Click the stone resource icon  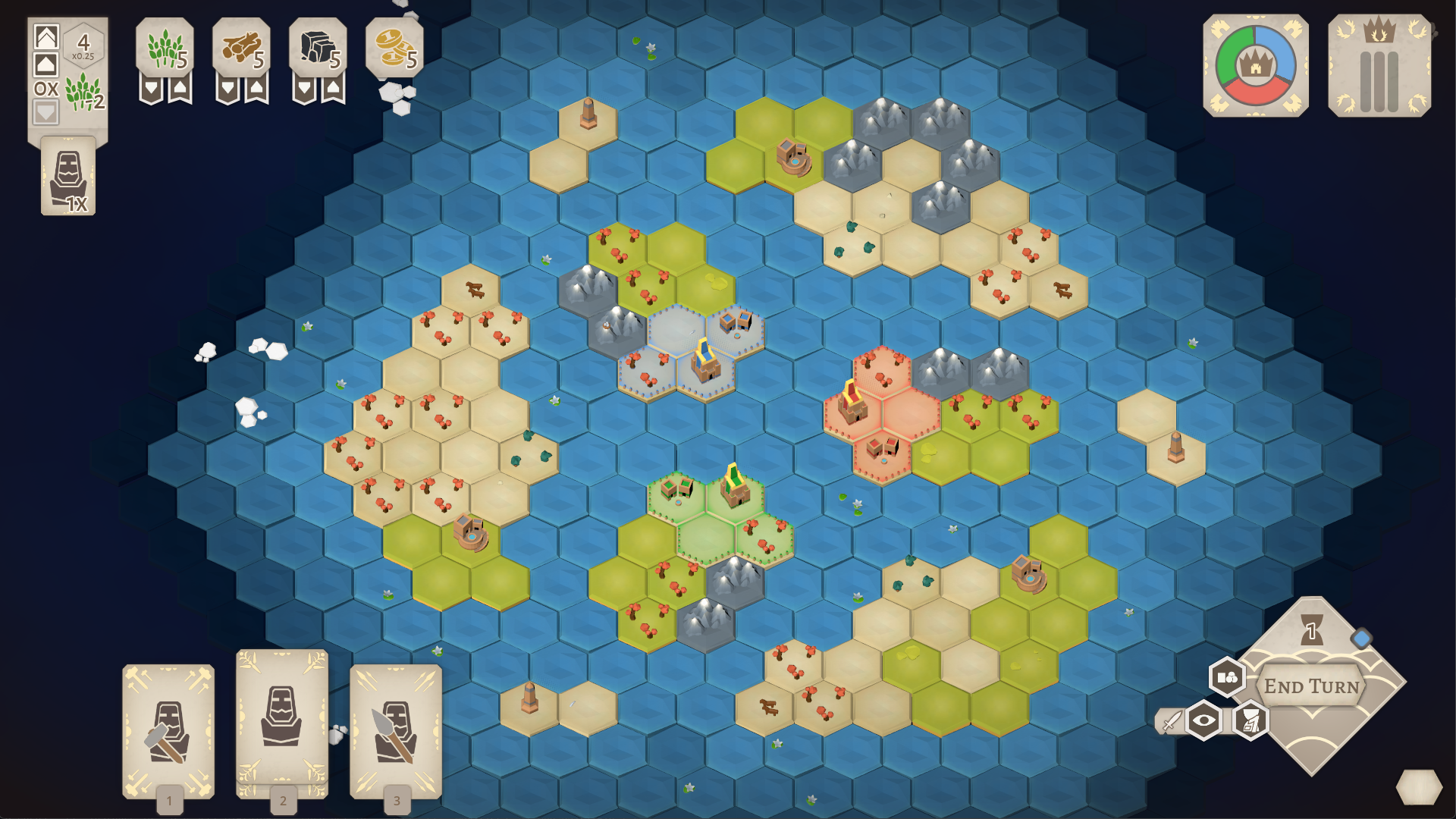(x=317, y=47)
